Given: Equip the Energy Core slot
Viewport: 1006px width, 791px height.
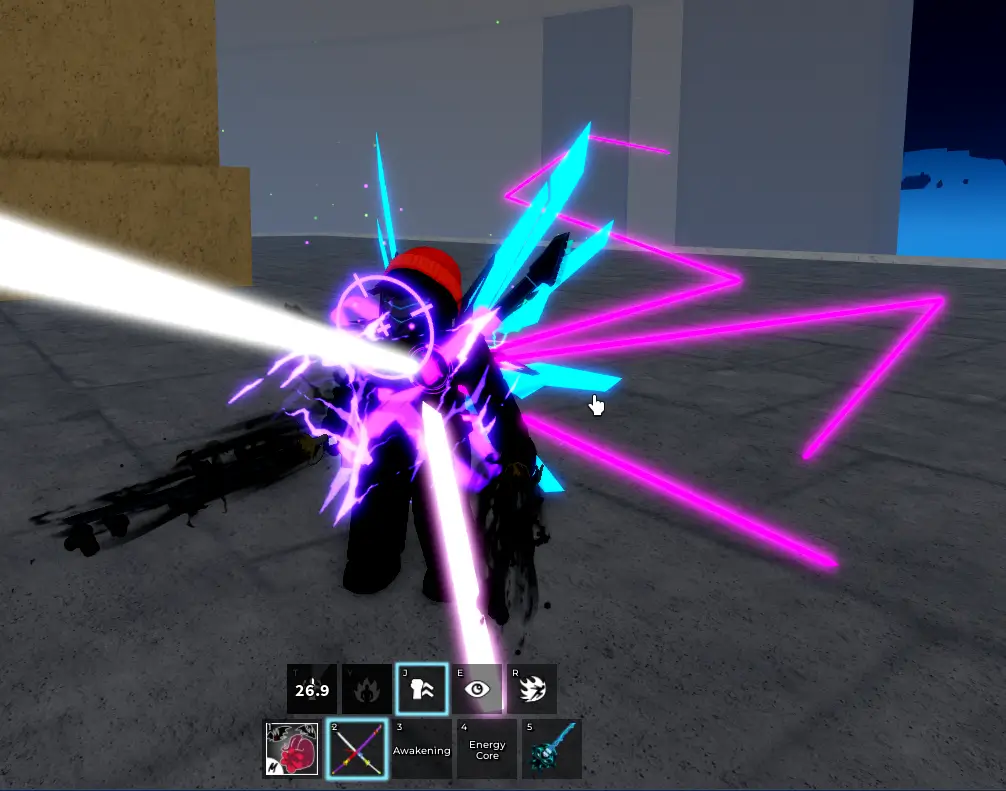Looking at the screenshot, I should tap(487, 749).
